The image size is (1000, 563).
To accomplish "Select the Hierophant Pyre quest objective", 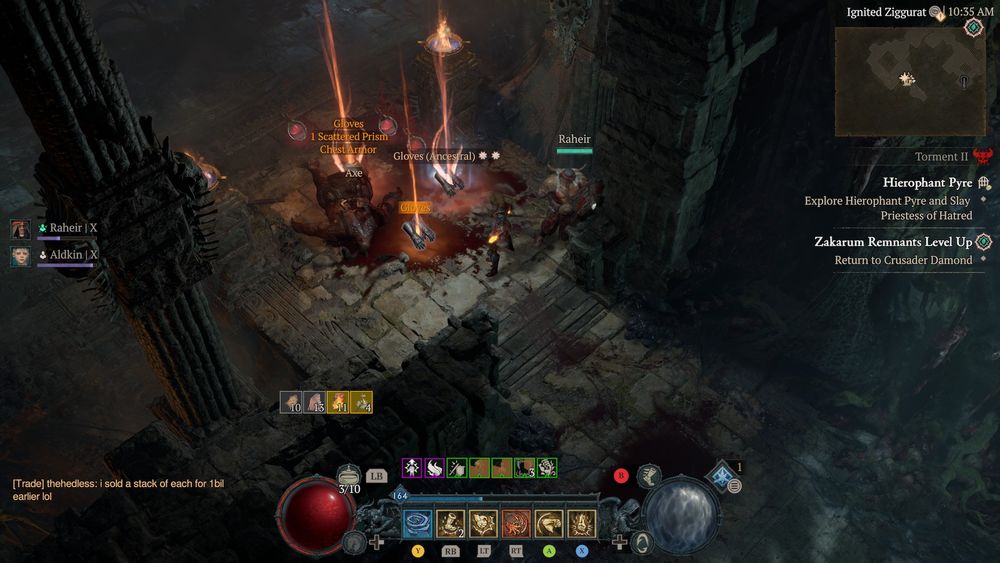I will coord(927,183).
